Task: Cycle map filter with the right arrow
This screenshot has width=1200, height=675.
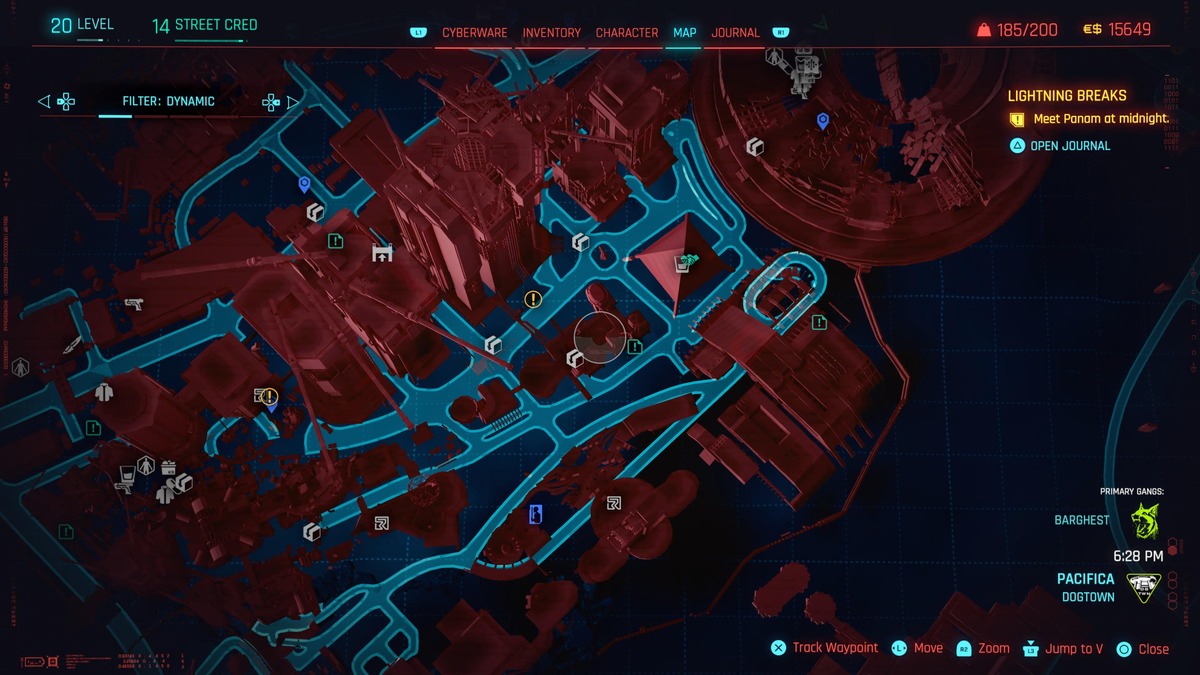Action: [293, 101]
